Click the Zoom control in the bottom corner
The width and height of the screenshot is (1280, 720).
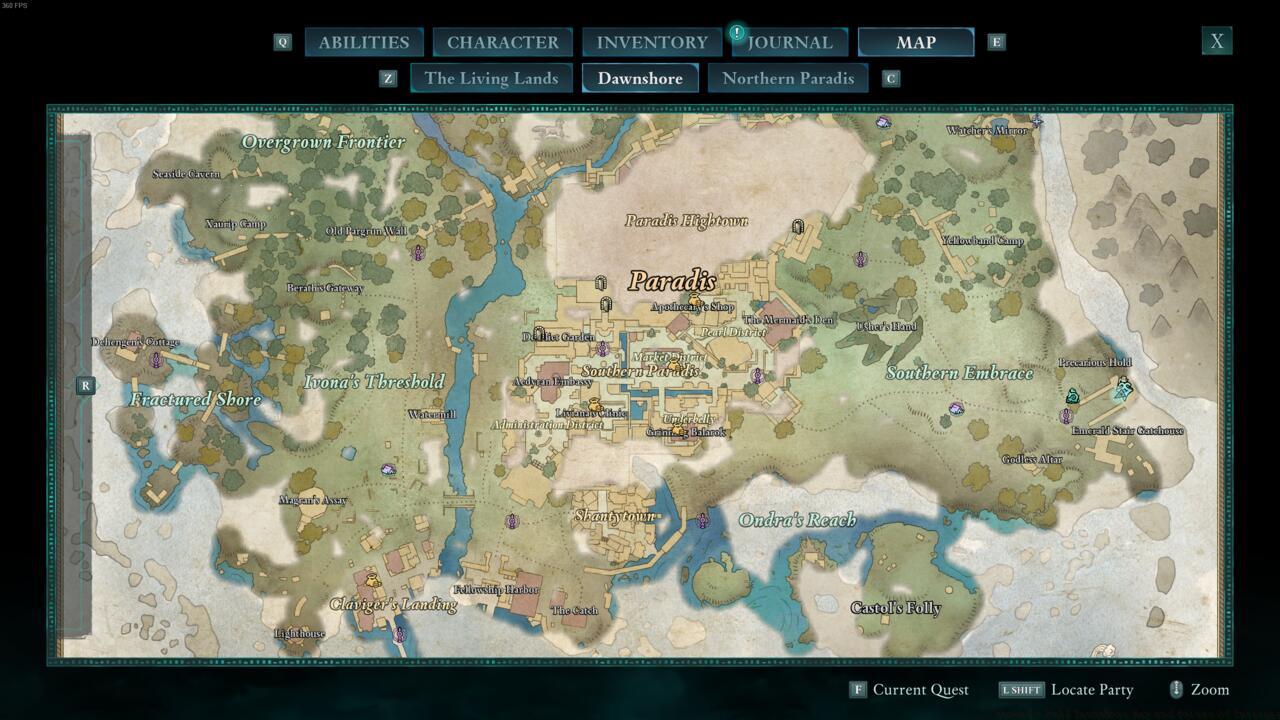click(1207, 689)
